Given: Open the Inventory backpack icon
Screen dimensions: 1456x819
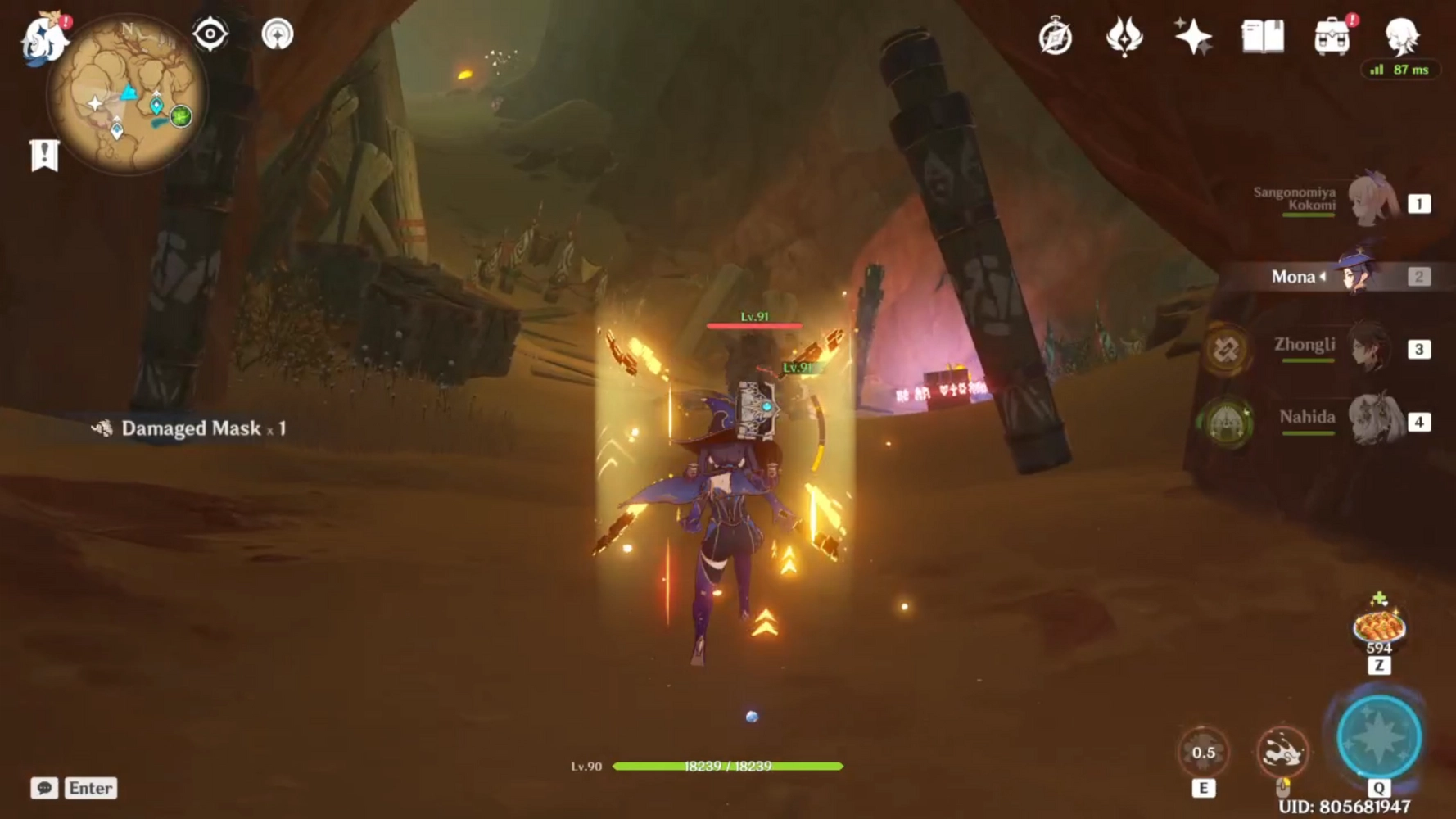Looking at the screenshot, I should (1331, 35).
